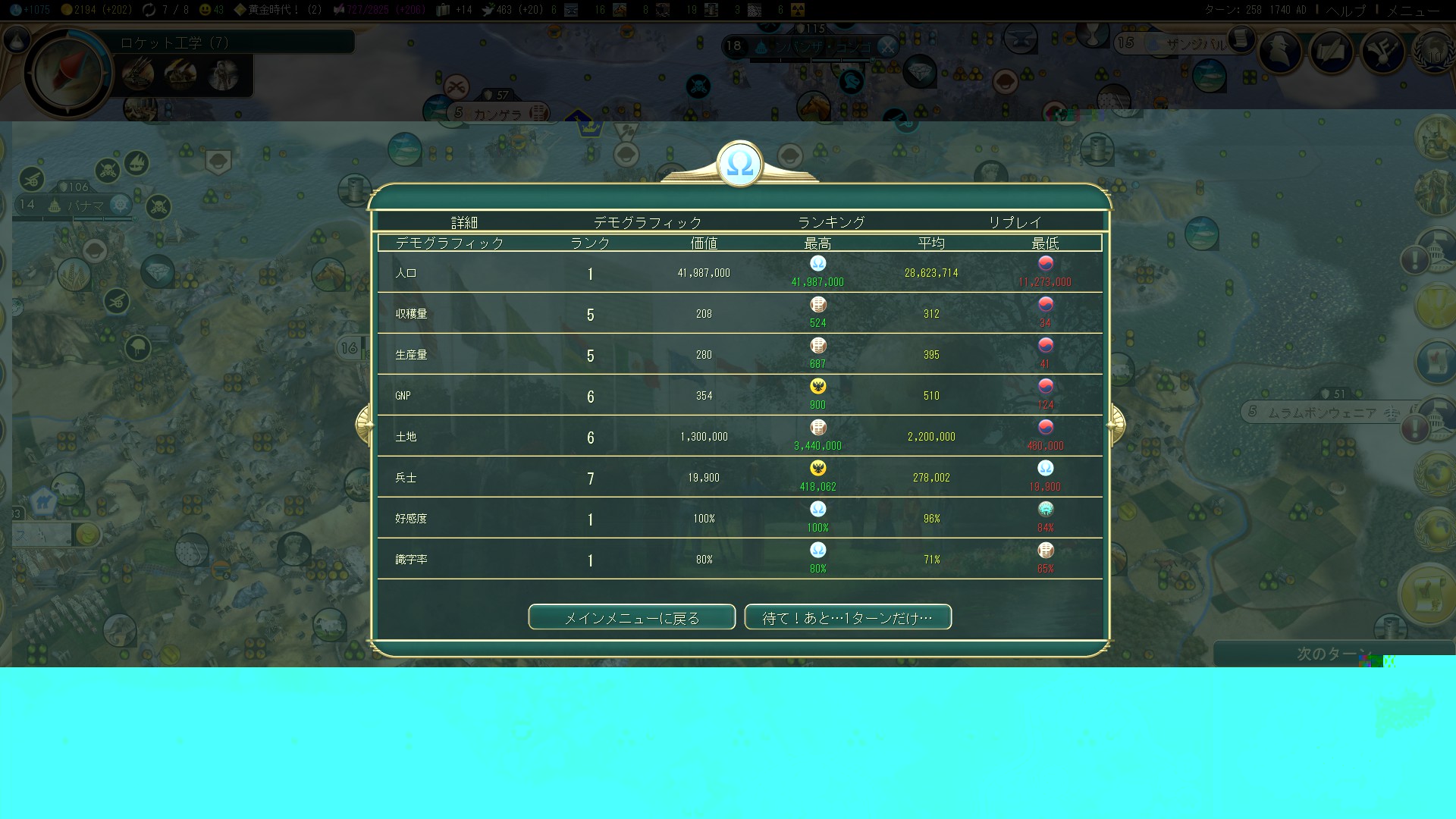
Task: Open the 詳細 tab
Action: click(464, 222)
